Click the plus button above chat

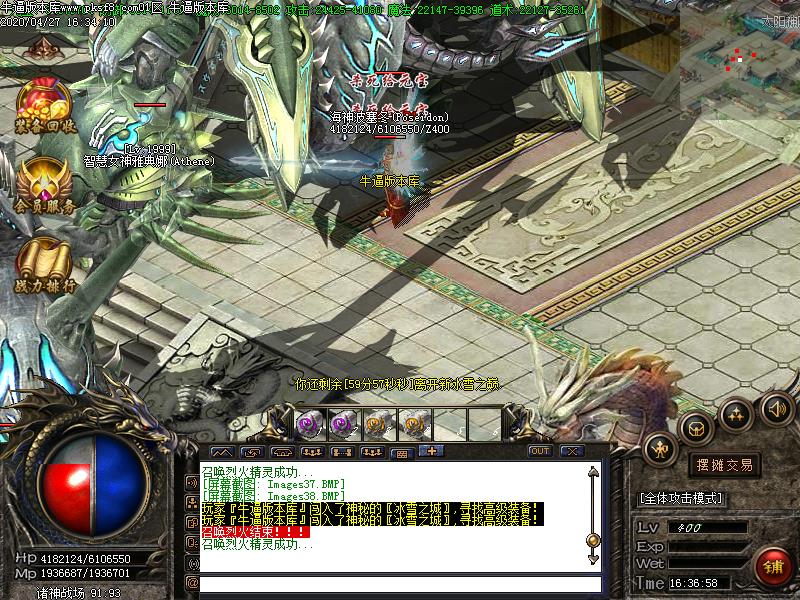click(x=432, y=451)
